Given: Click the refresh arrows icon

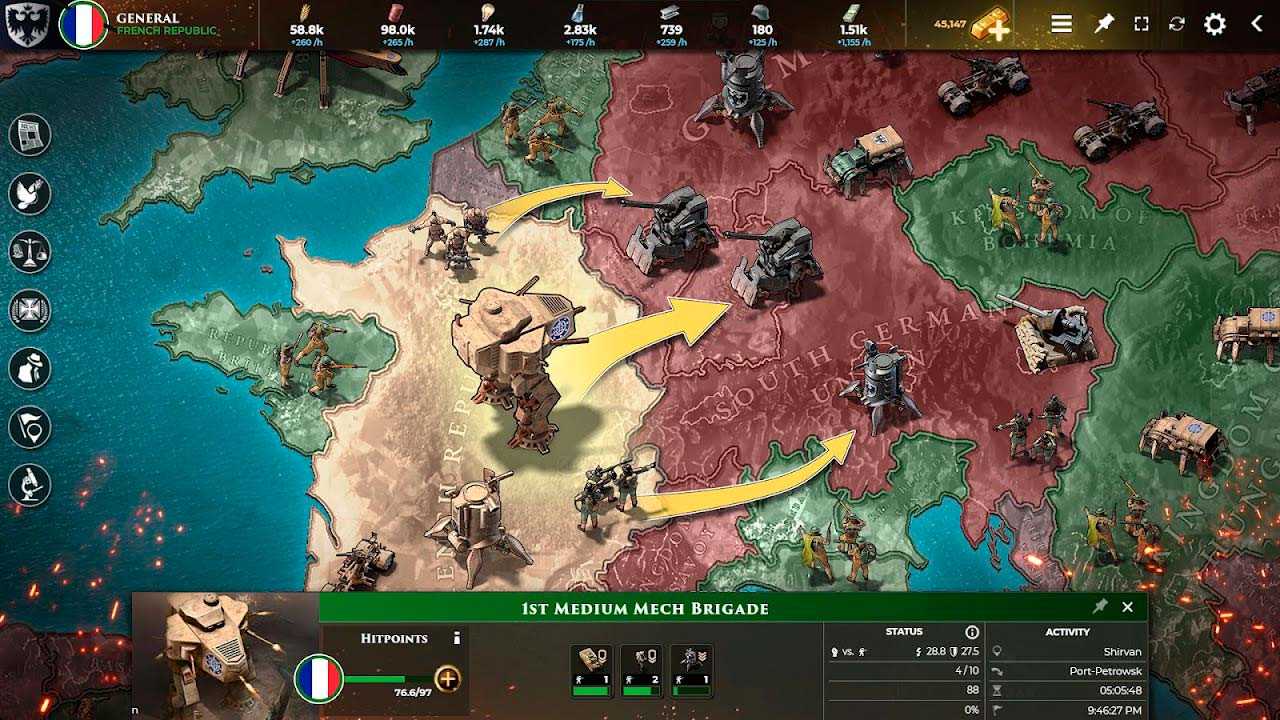Looking at the screenshot, I should click(1177, 24).
